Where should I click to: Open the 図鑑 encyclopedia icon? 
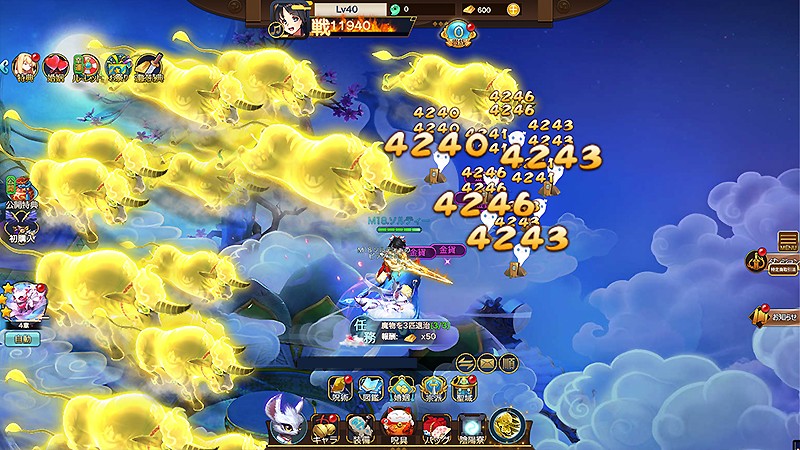pos(372,386)
